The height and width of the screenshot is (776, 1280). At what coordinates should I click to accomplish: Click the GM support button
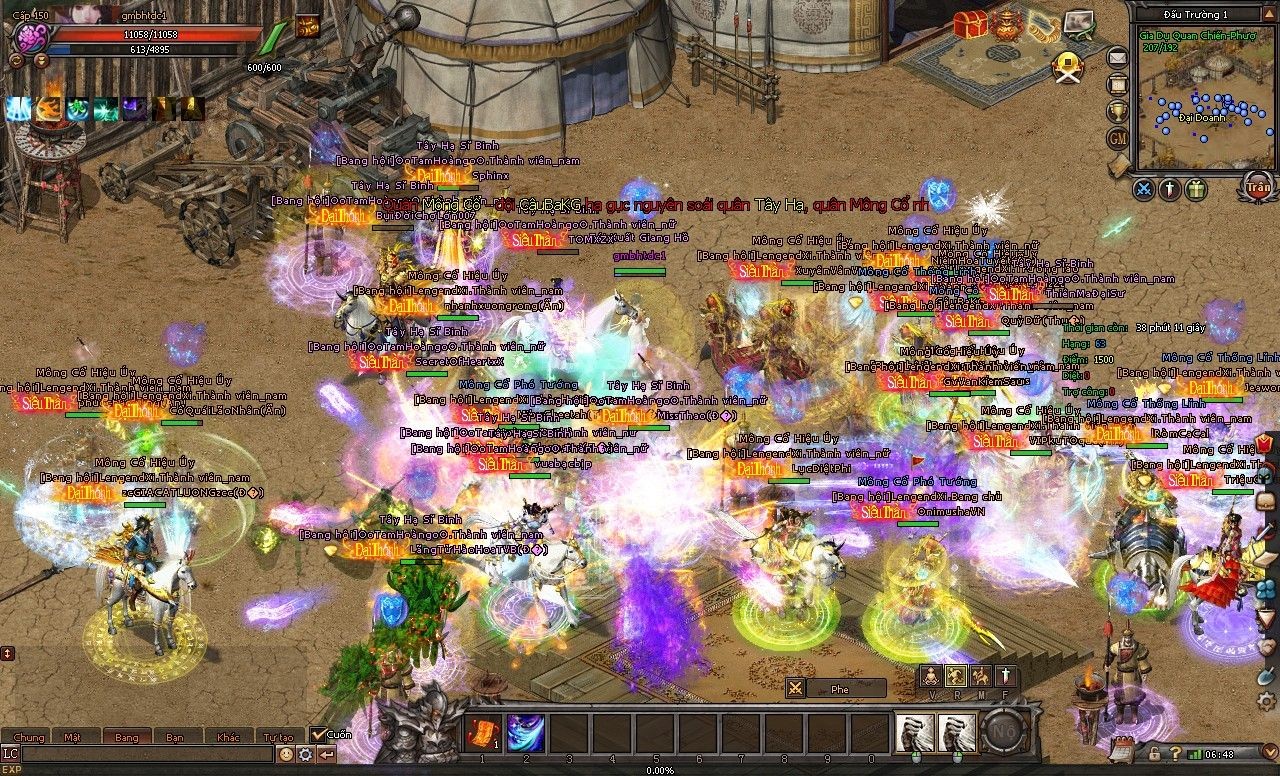[x=1117, y=137]
